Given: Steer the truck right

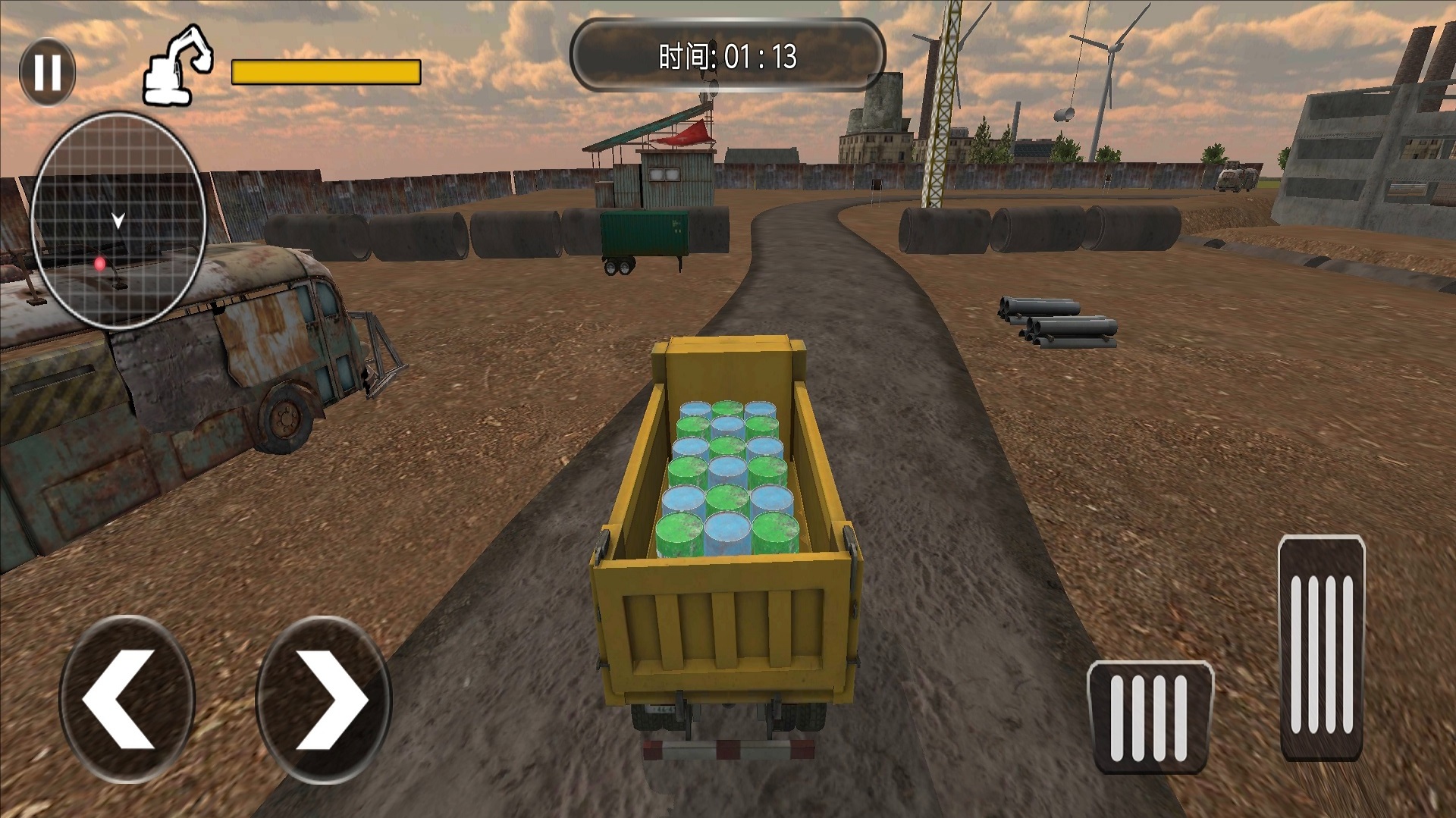Looking at the screenshot, I should [324, 699].
